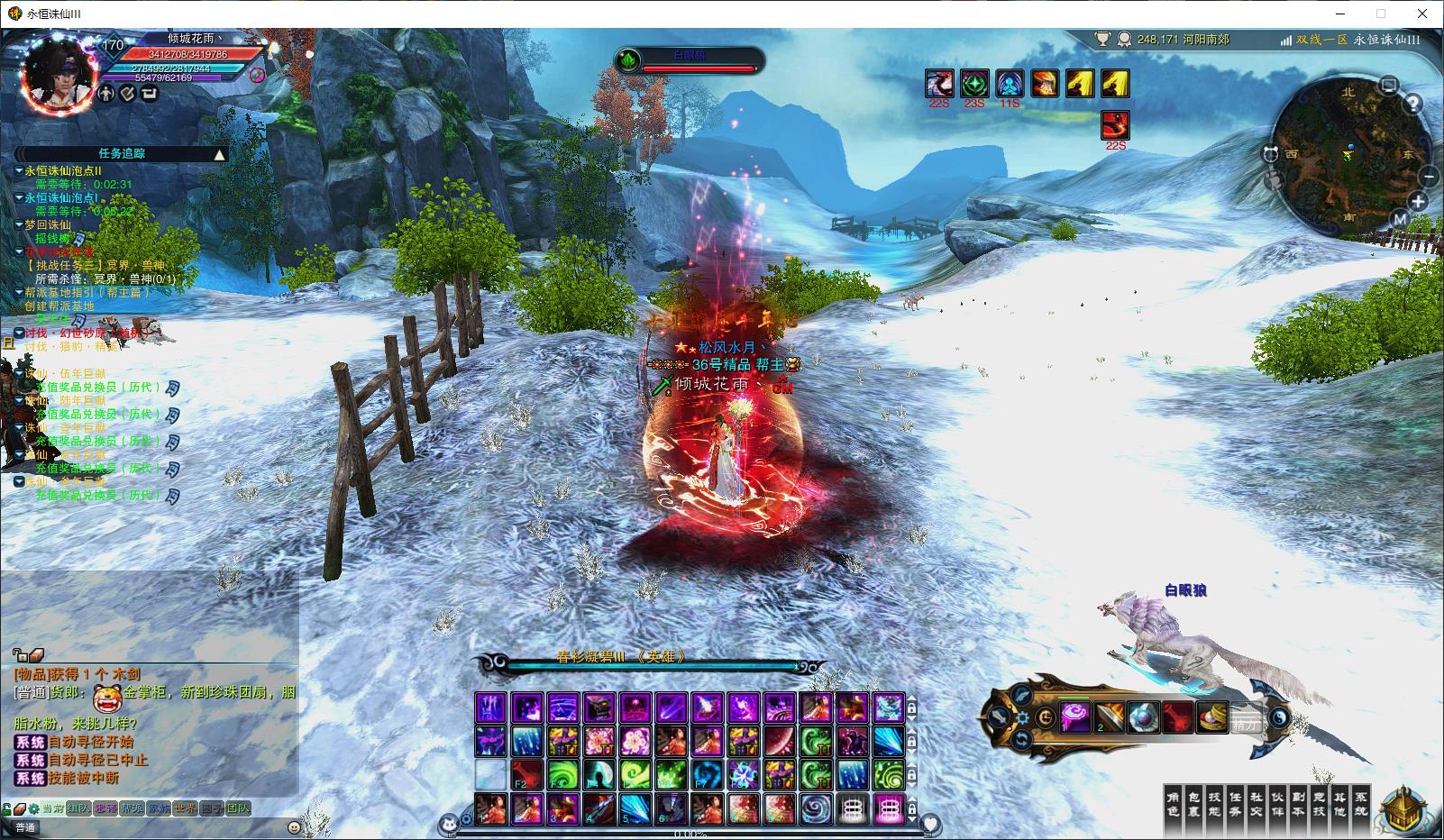This screenshot has height=840, width=1444.
Task: Open chat settings gear icon
Action: point(33,808)
